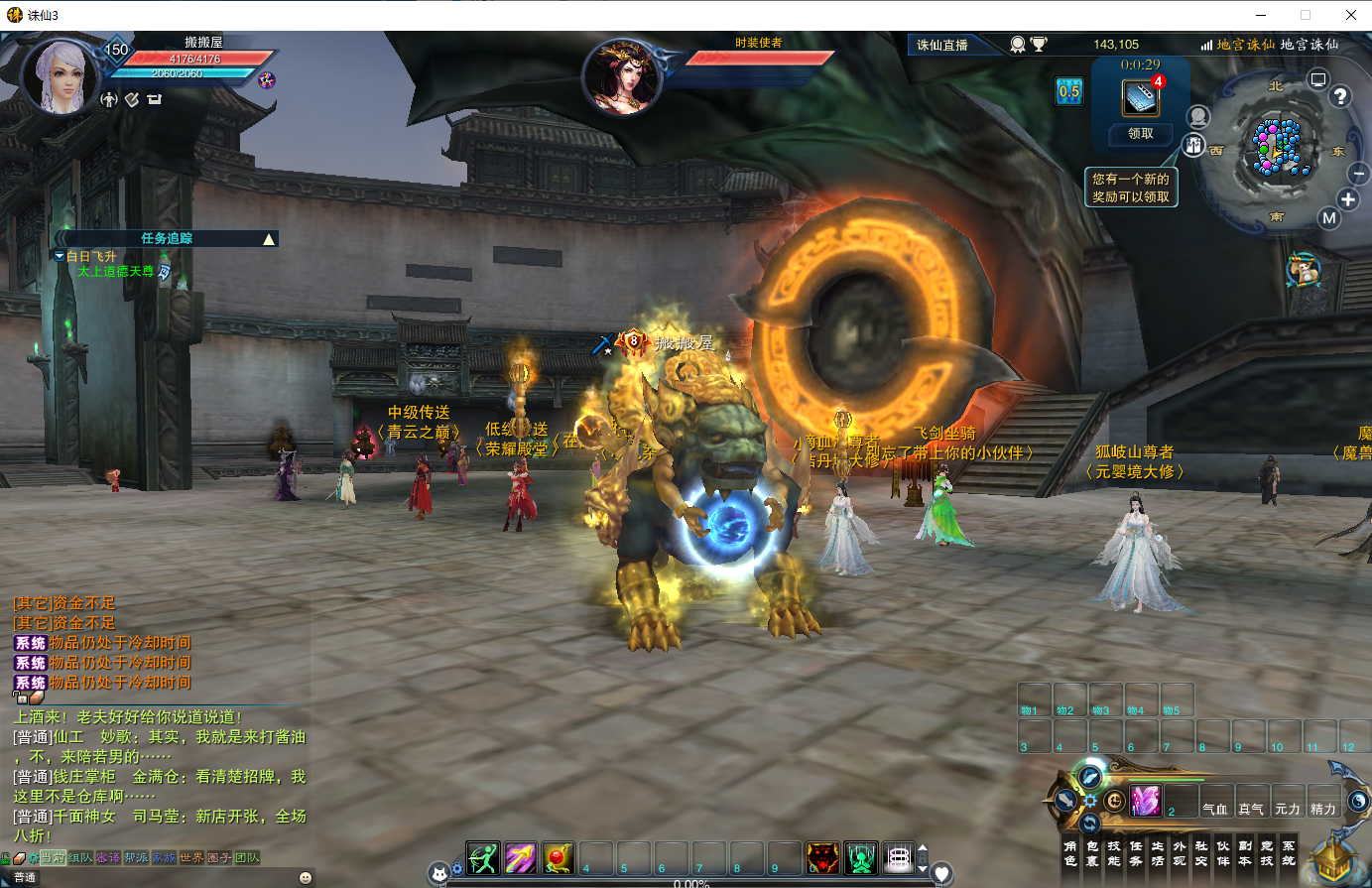Viewport: 1372px width, 888px height.
Task: Collapse the 任务追踪 quest tracker panel
Action: pos(269,239)
